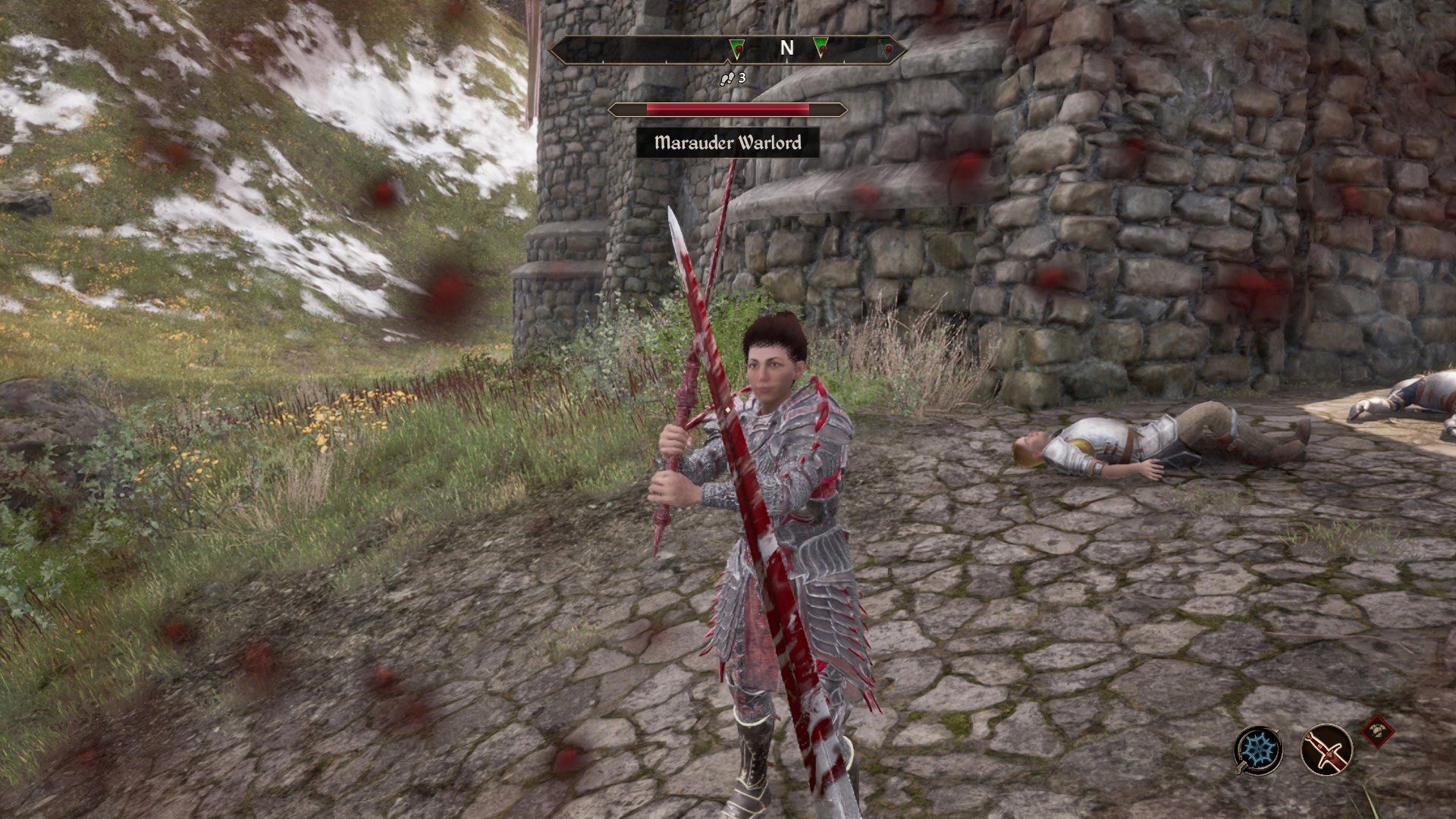Select the leftmost green objective triangle on the compass

click(x=737, y=49)
